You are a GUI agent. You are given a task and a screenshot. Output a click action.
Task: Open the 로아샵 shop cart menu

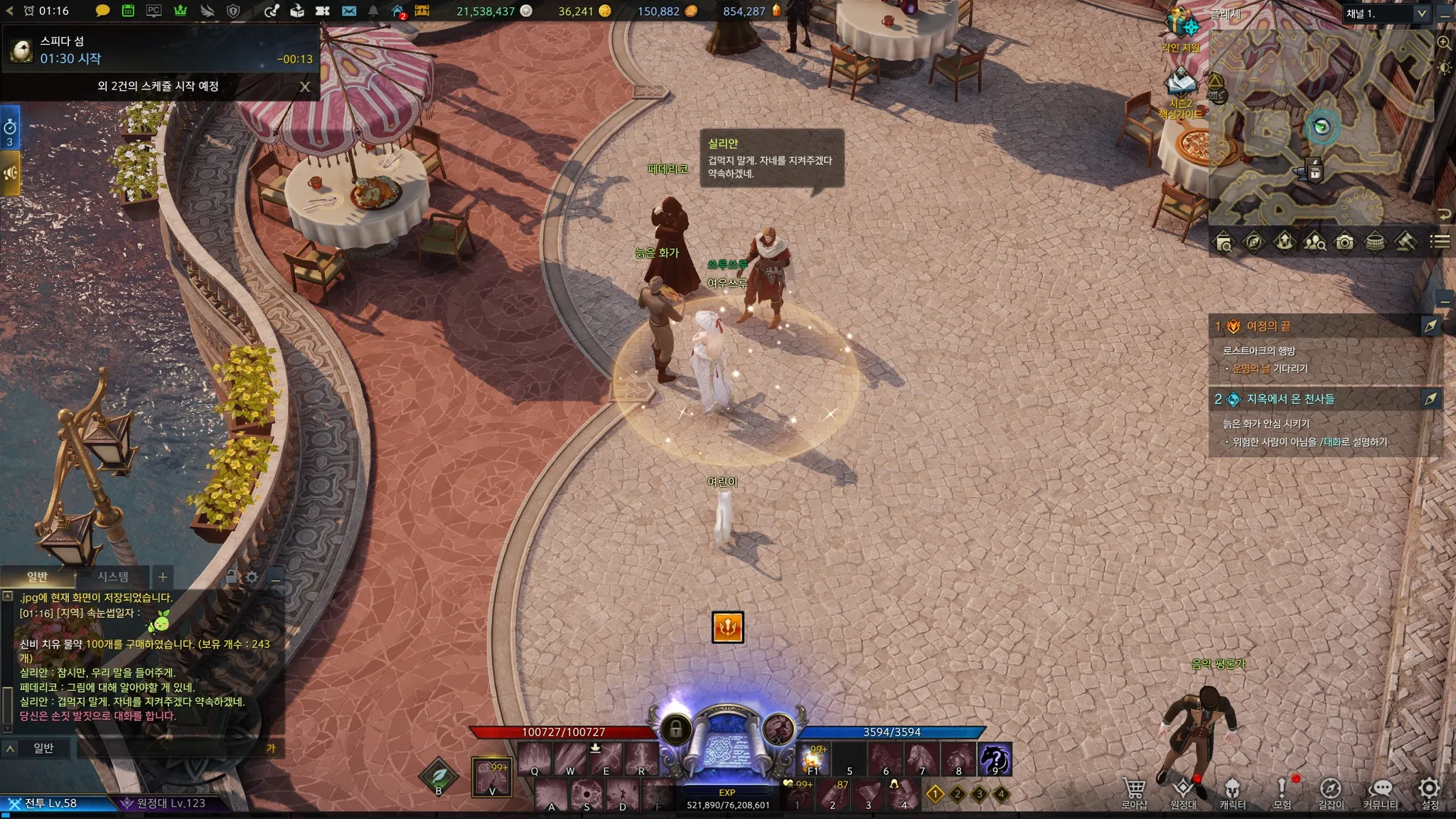tap(1134, 791)
